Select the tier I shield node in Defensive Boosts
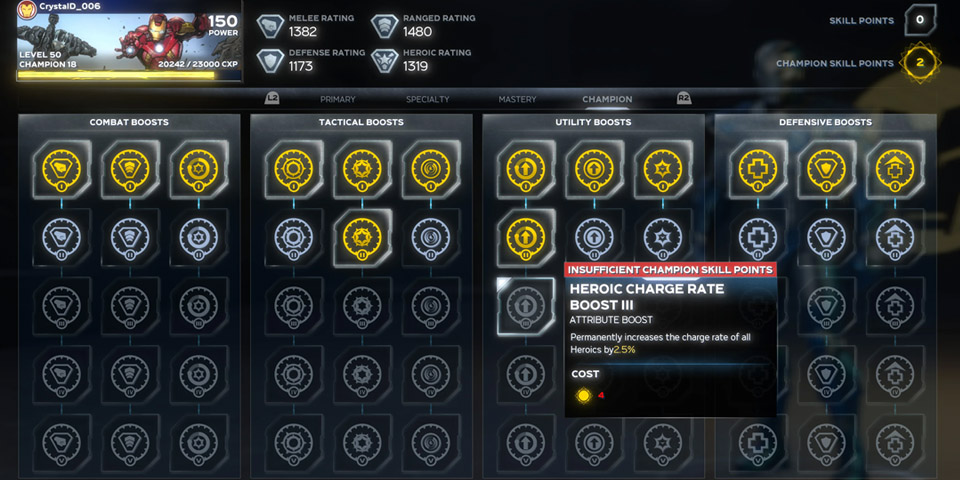The height and width of the screenshot is (480, 960). click(826, 168)
